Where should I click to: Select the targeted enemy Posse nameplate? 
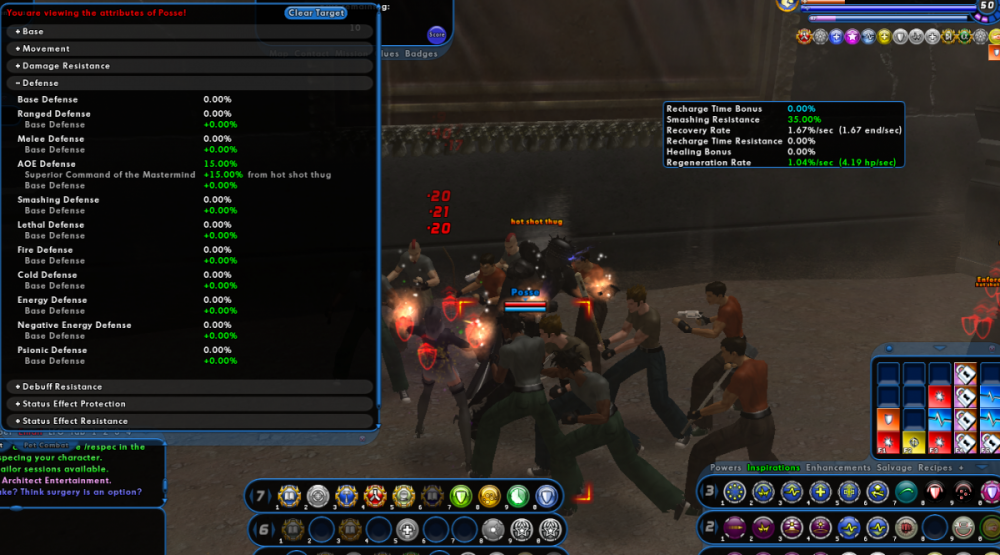tap(525, 293)
